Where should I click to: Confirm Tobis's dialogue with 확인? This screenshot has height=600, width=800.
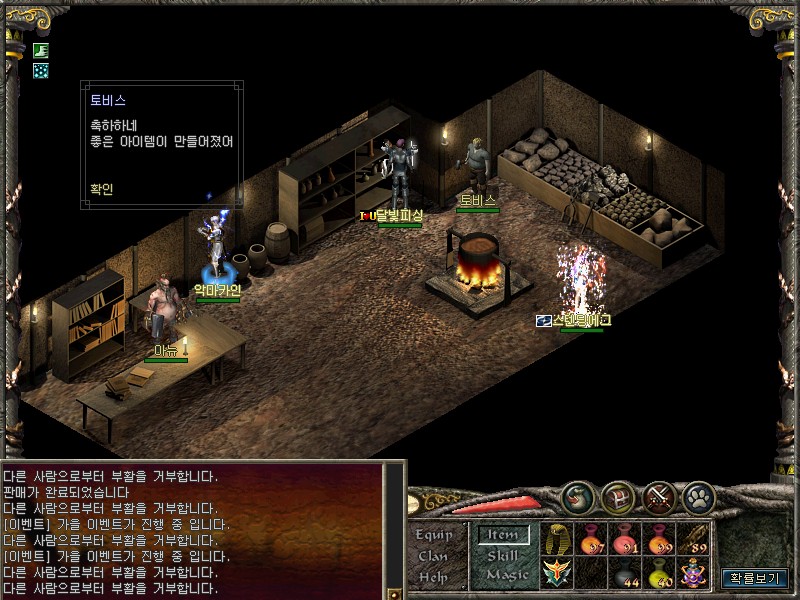coord(101,189)
